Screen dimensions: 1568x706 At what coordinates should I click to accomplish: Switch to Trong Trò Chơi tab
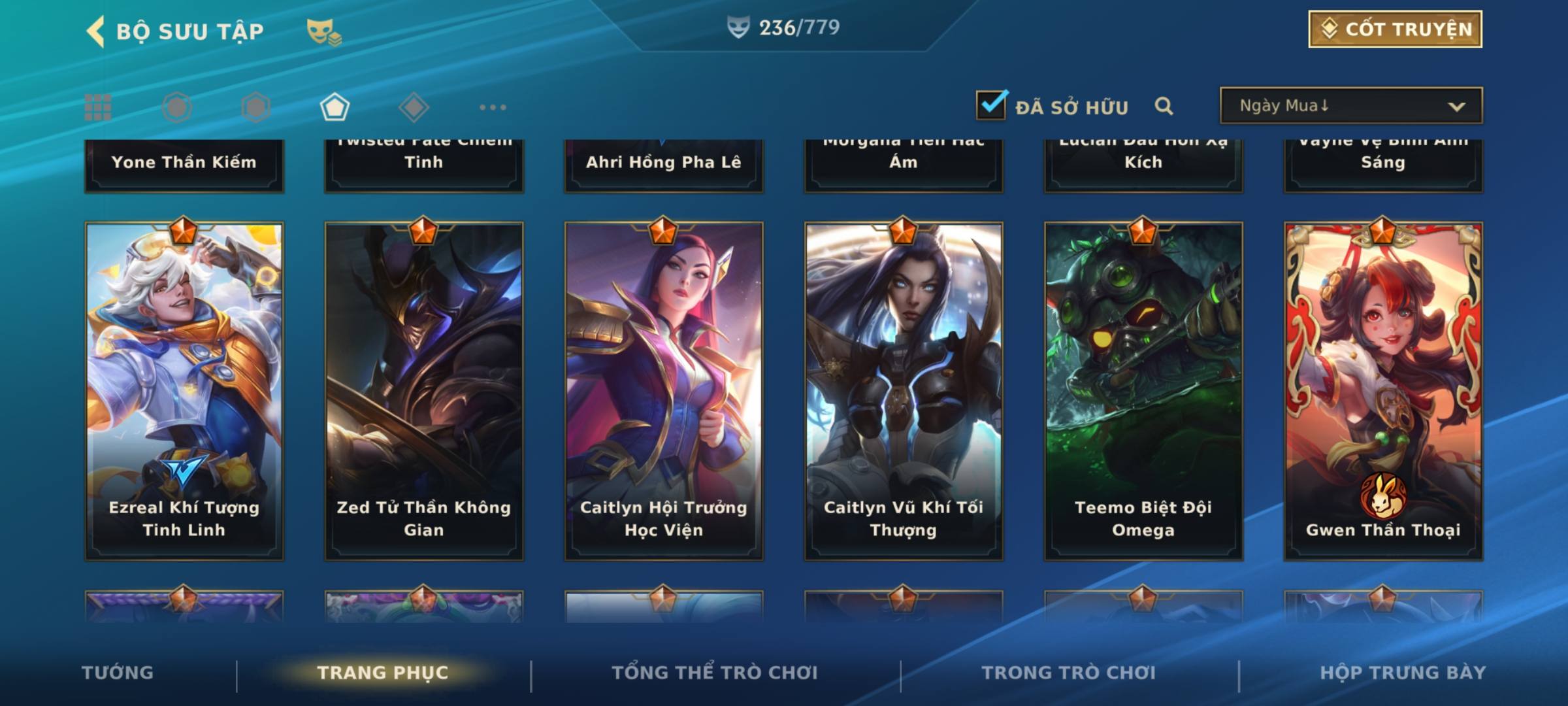click(1069, 673)
